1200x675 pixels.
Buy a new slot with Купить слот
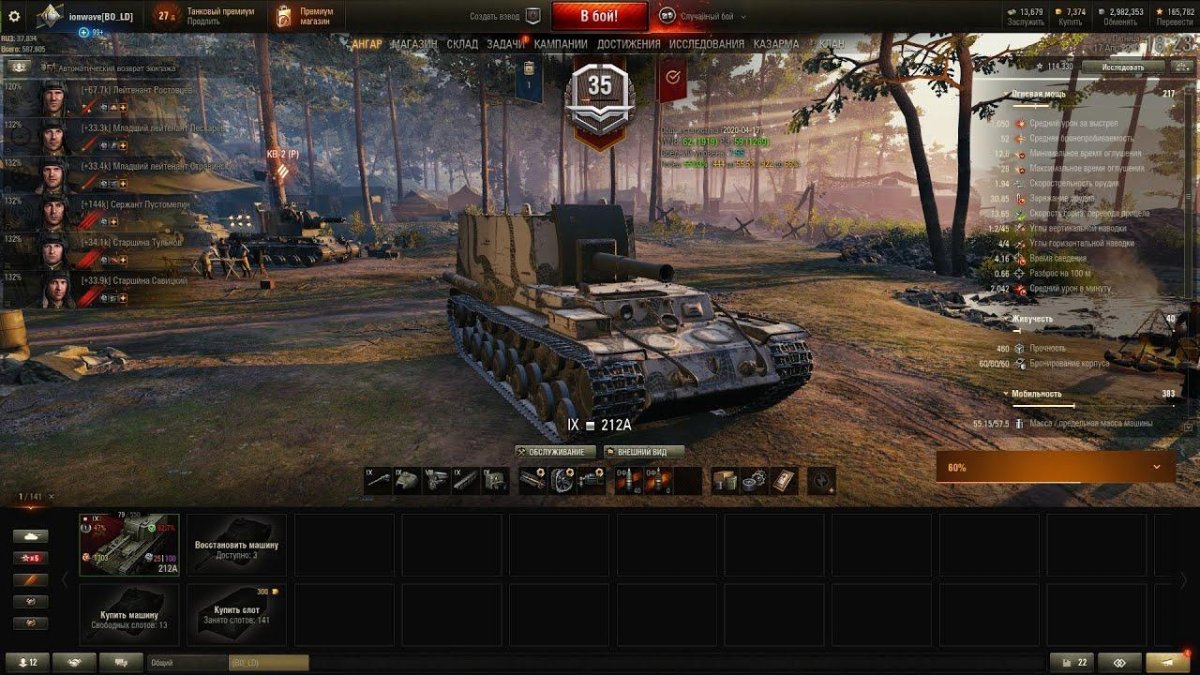[x=237, y=614]
